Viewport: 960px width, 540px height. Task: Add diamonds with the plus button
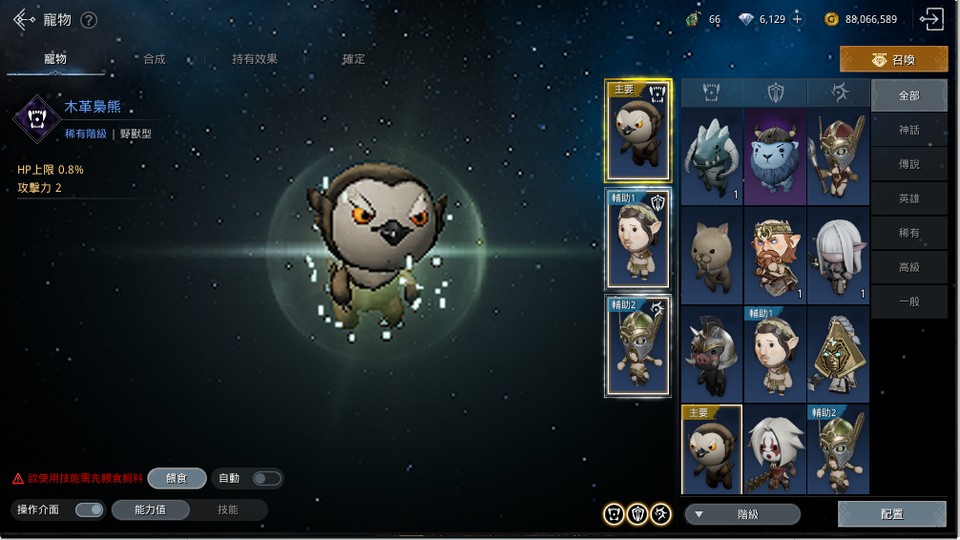[797, 19]
